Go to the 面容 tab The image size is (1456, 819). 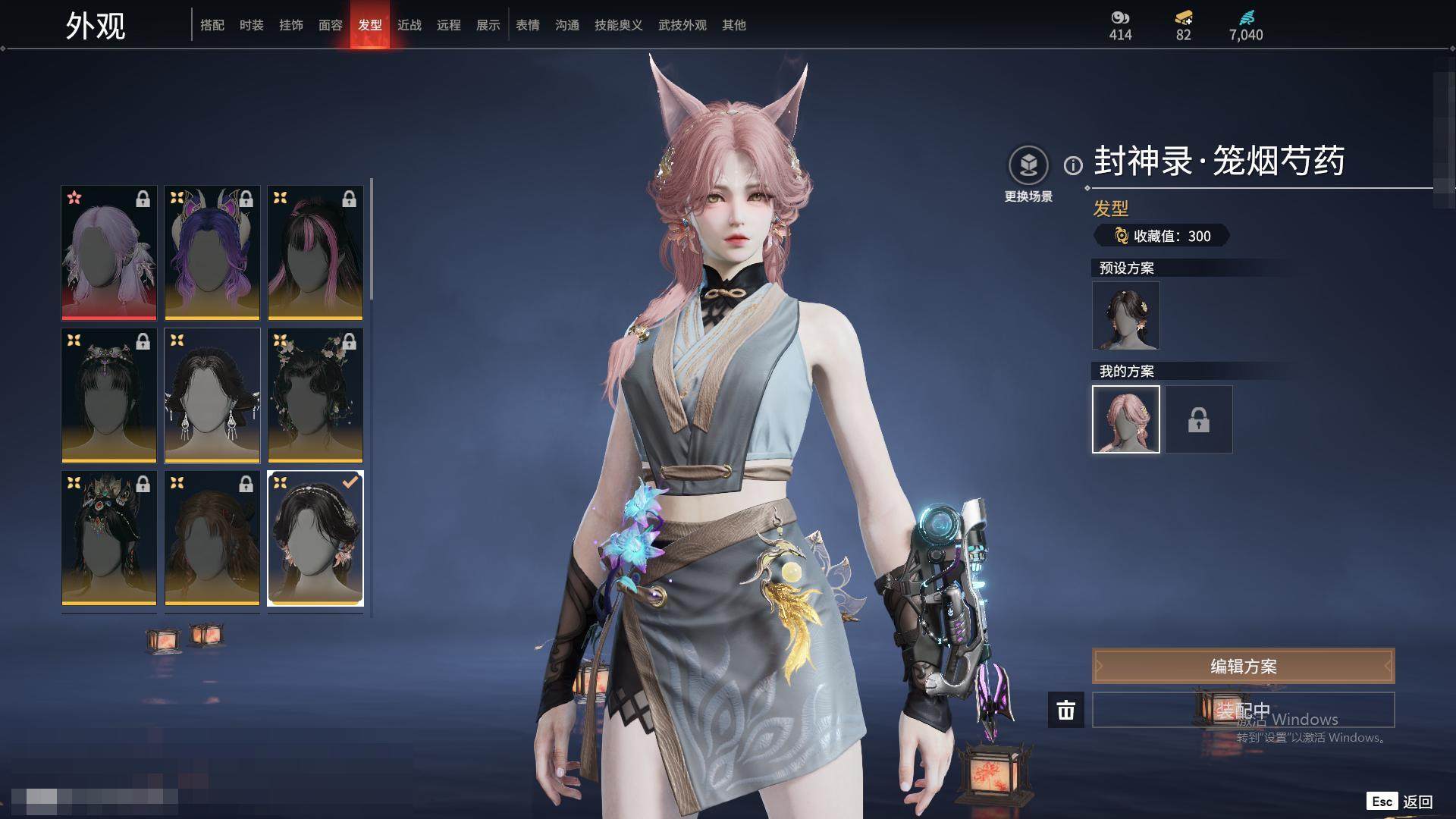(x=331, y=25)
